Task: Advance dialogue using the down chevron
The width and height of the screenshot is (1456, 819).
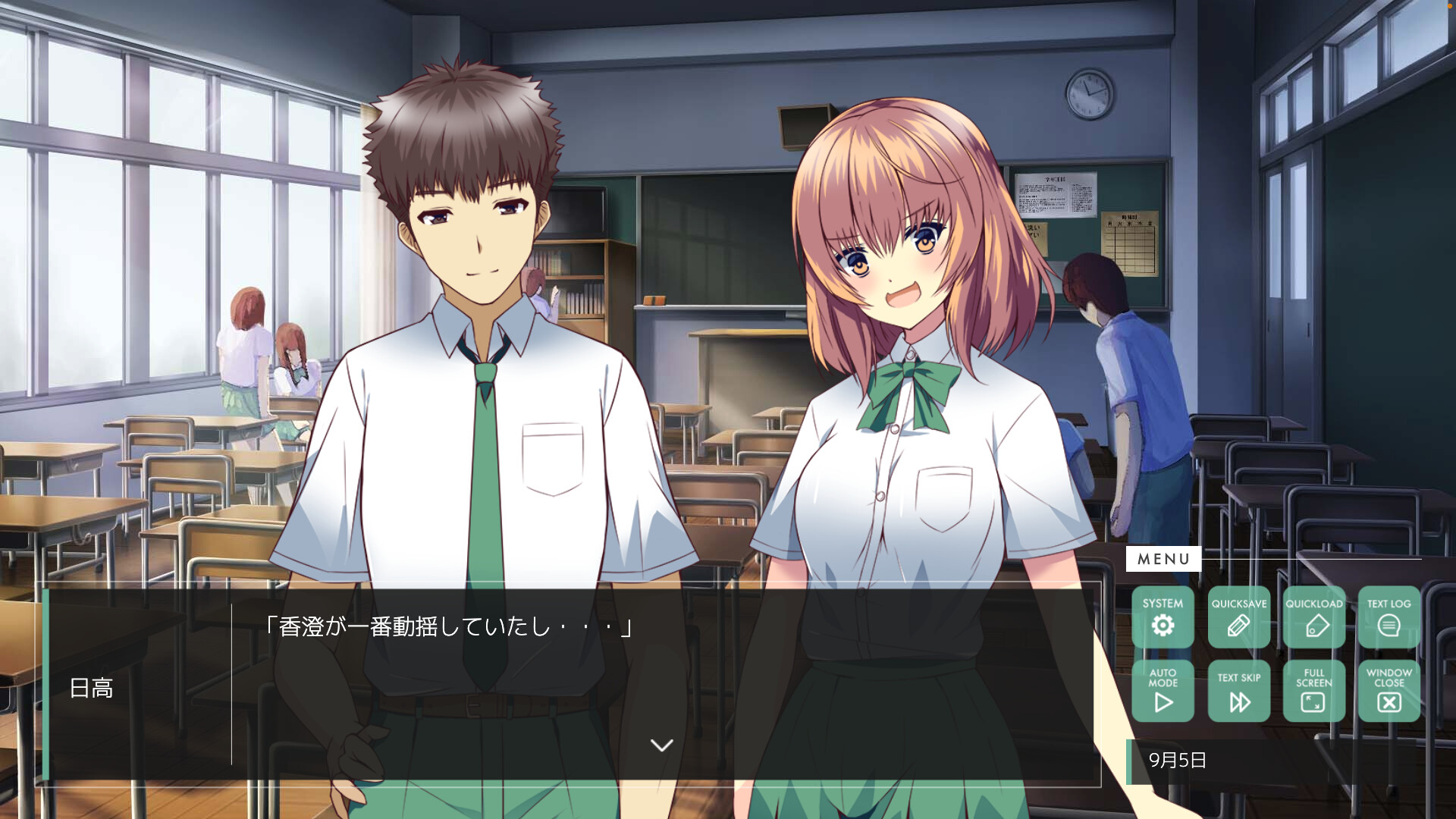Action: (x=661, y=745)
